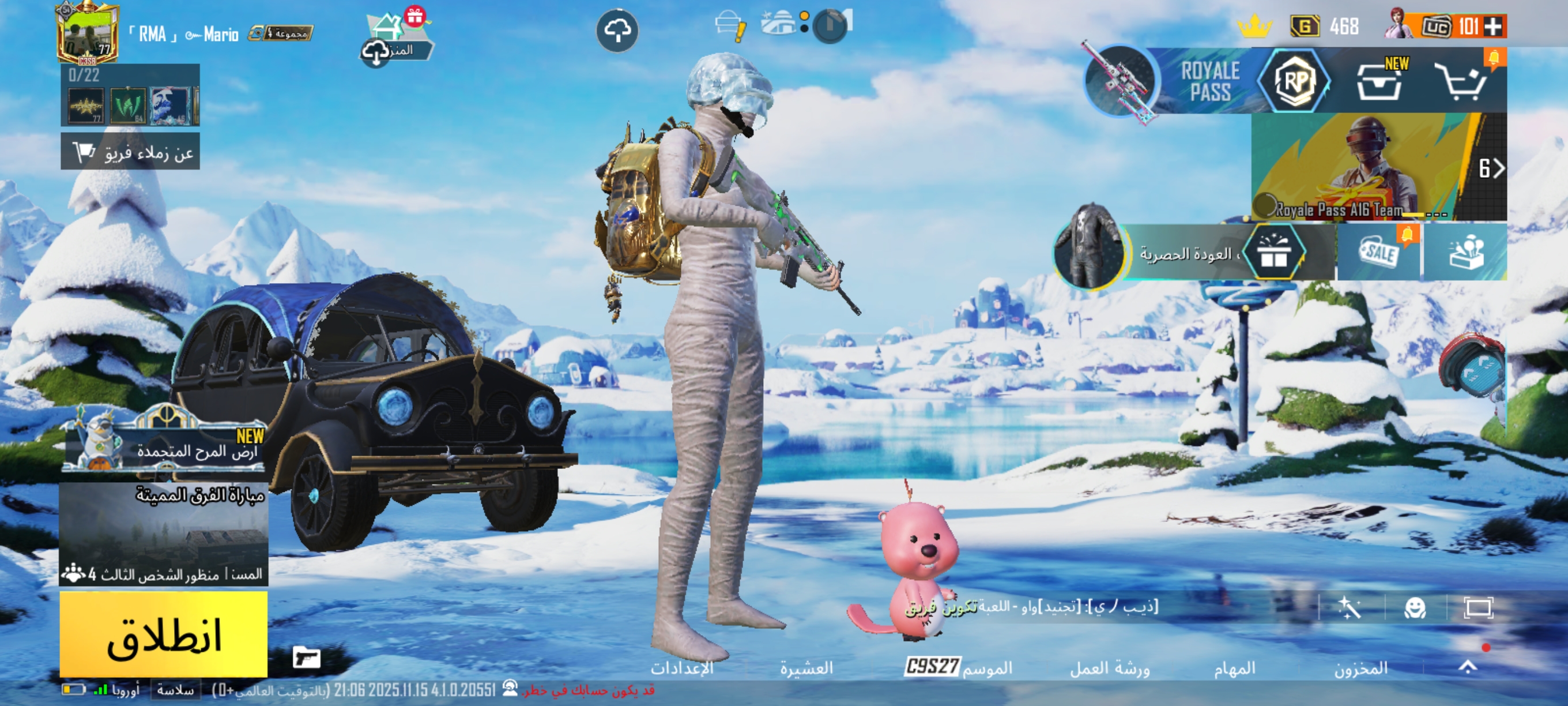Find teammates with عن زملاء فريق button

click(x=130, y=152)
